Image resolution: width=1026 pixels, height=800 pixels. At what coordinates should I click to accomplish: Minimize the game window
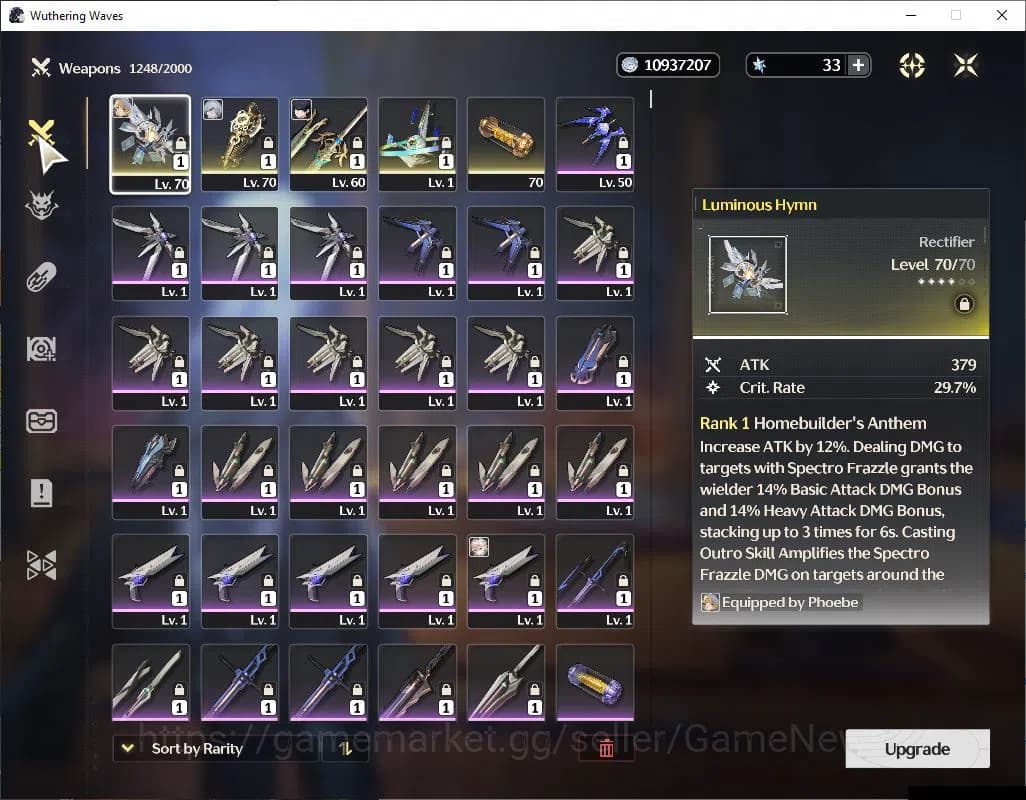[x=911, y=15]
